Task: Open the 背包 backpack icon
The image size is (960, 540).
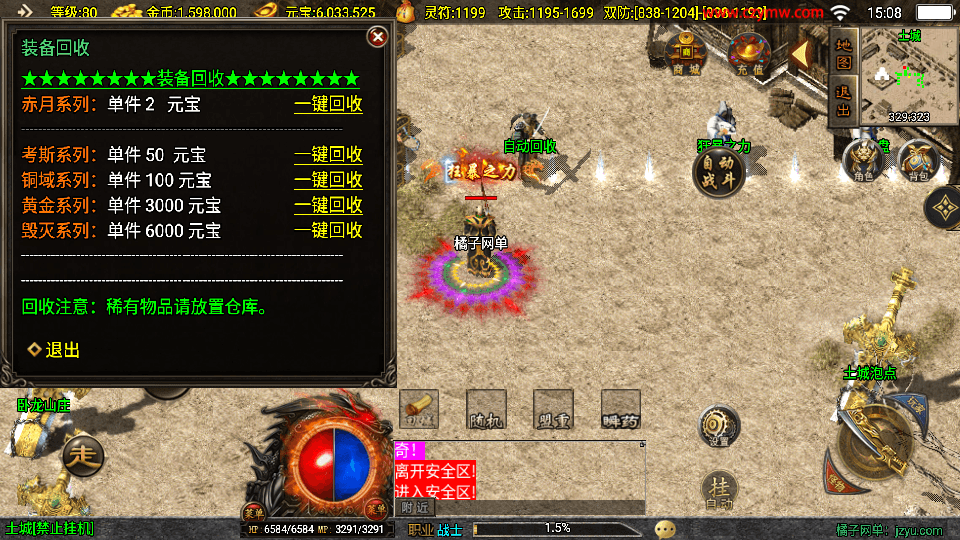Action: (916, 161)
